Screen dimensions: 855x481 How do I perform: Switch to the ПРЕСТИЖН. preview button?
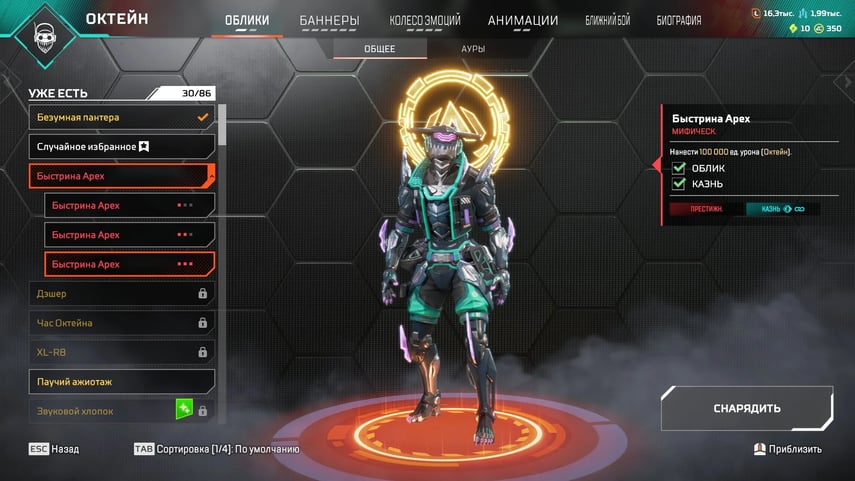coord(707,209)
